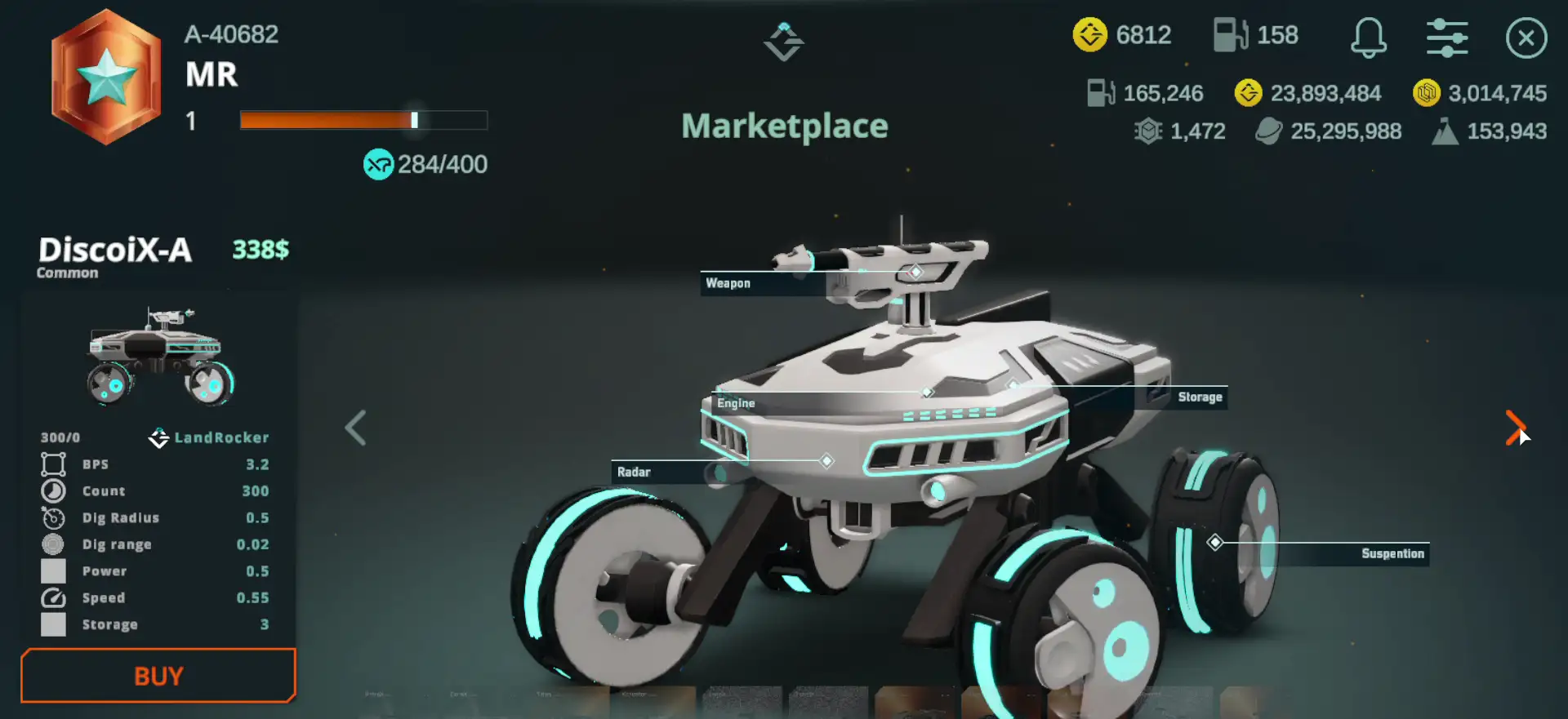This screenshot has width=1568, height=719.
Task: Show the next rover with the right arrow
Action: coord(1515,428)
